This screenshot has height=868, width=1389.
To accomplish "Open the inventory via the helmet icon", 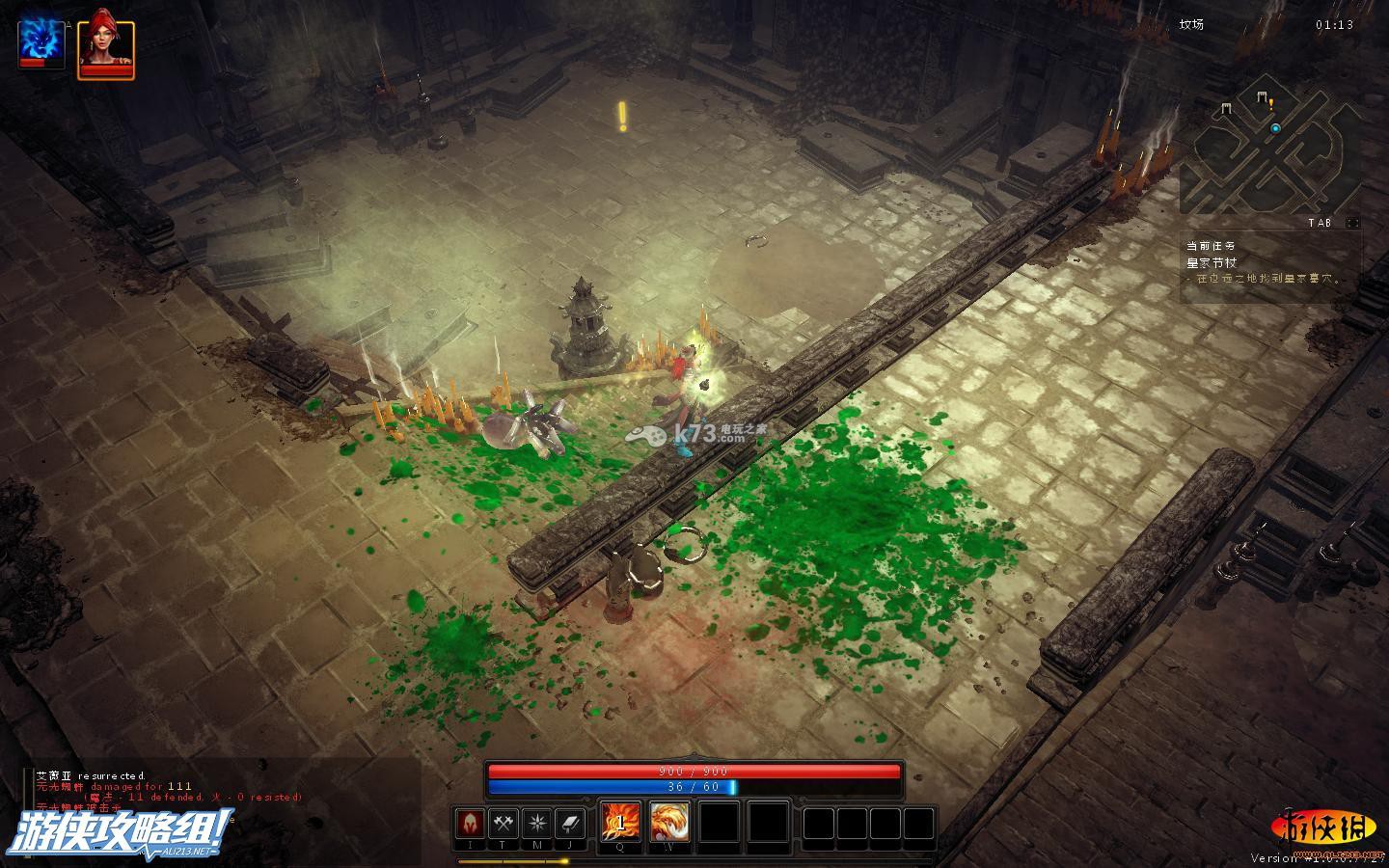I will tap(470, 824).
